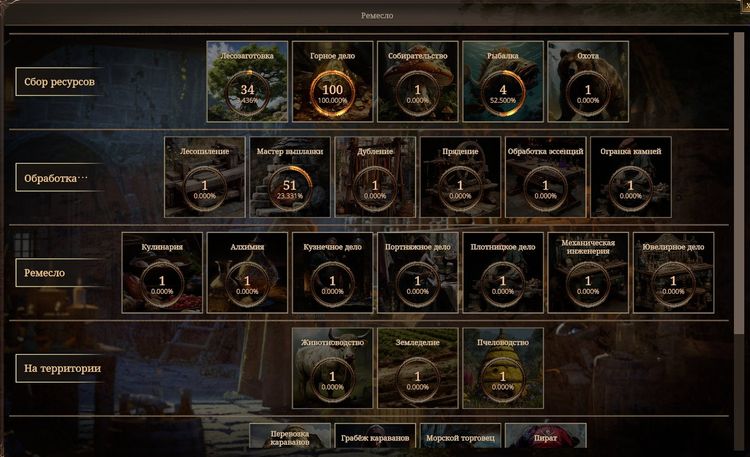This screenshot has height=457, width=750.
Task: Open the Алхимия crafting tile
Action: [247, 272]
